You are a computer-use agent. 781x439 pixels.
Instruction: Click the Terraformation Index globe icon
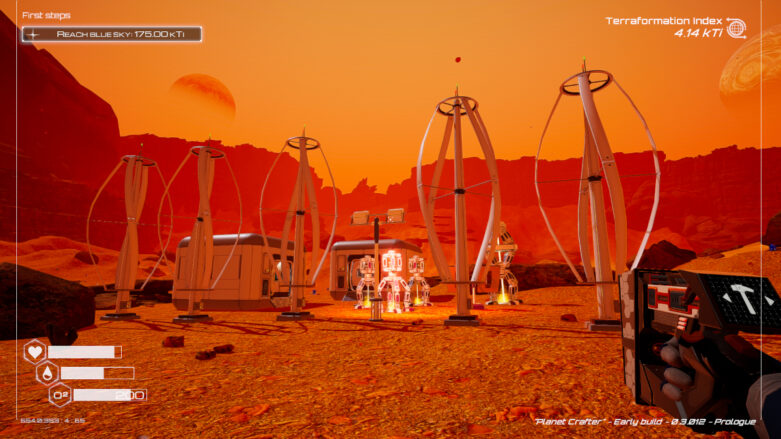(x=736, y=28)
